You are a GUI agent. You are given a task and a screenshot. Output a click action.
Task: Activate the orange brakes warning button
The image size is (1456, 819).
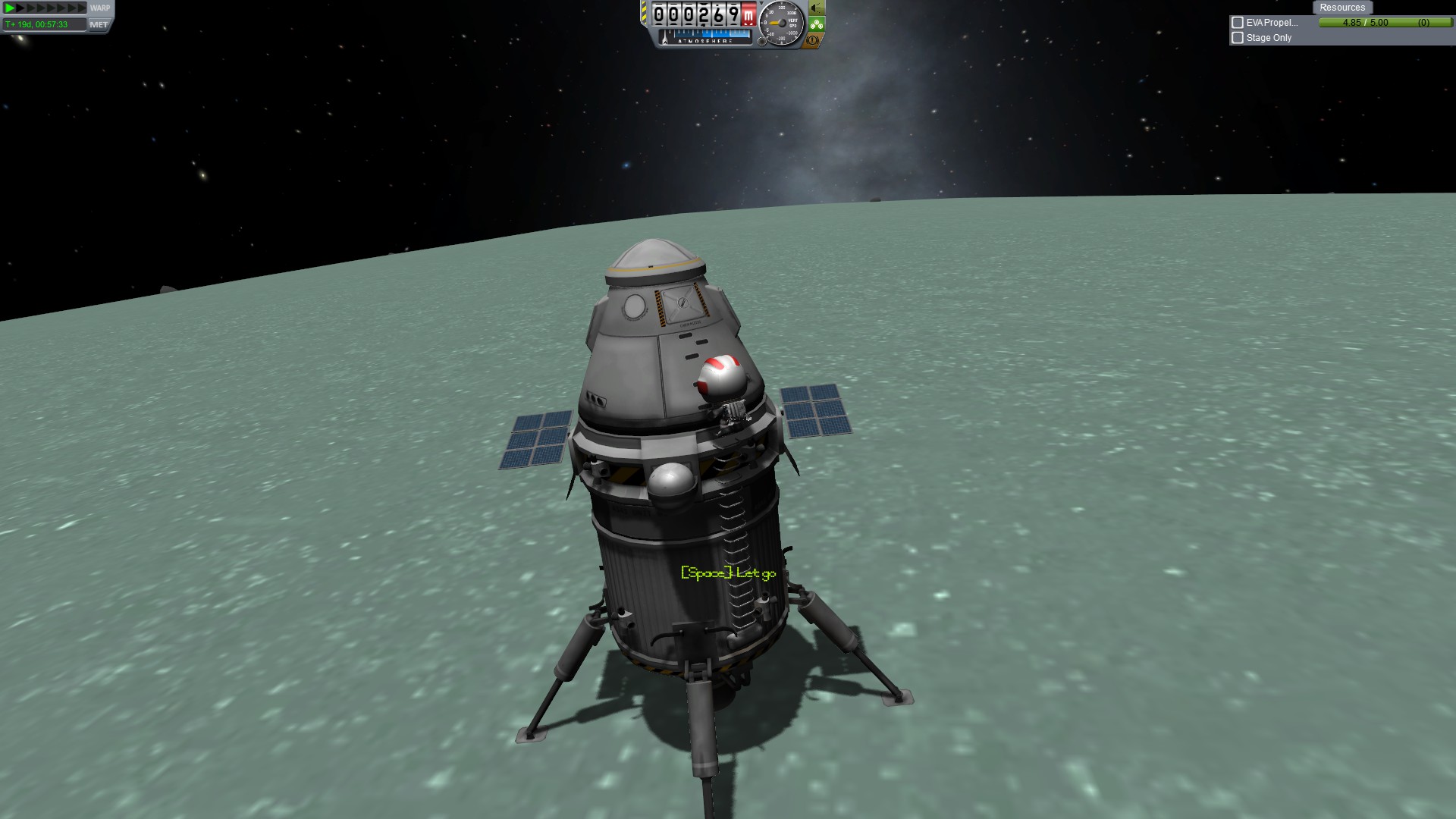[813, 40]
